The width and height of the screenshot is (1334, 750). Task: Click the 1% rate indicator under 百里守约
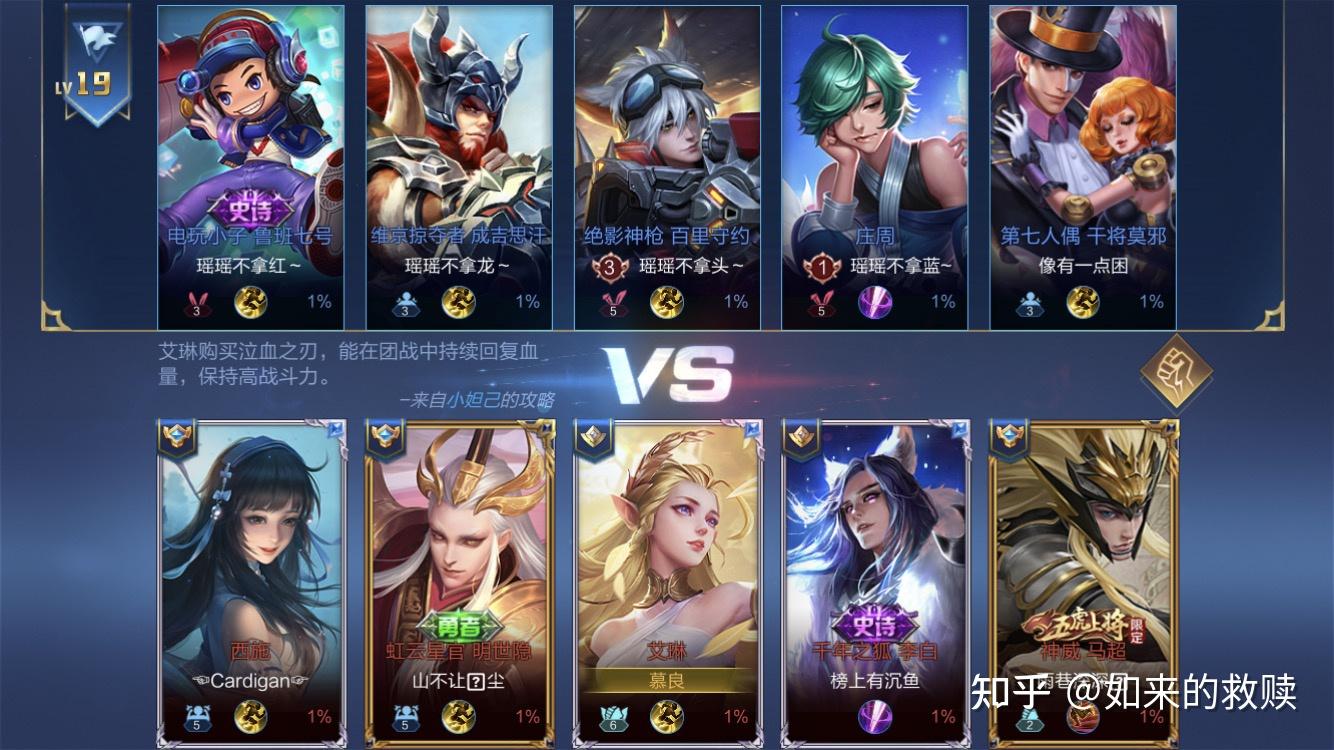tap(737, 301)
